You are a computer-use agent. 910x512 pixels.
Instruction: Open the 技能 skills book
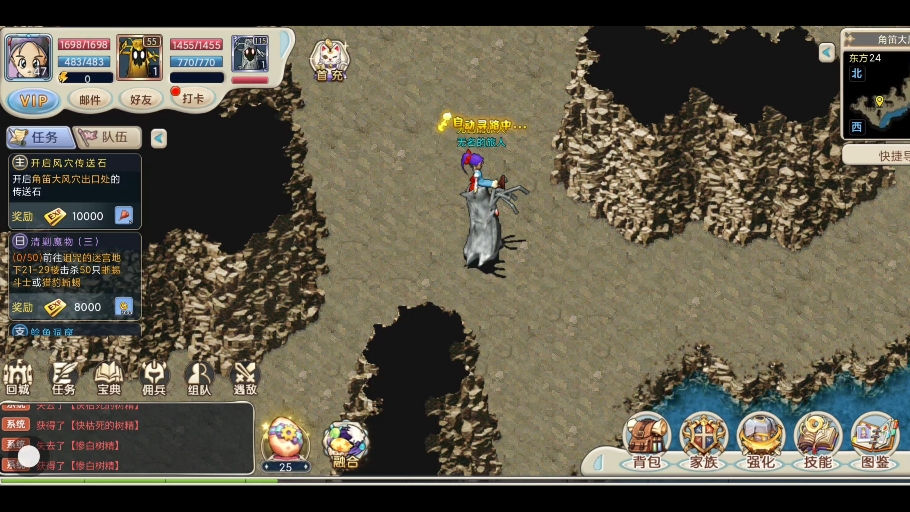point(817,442)
